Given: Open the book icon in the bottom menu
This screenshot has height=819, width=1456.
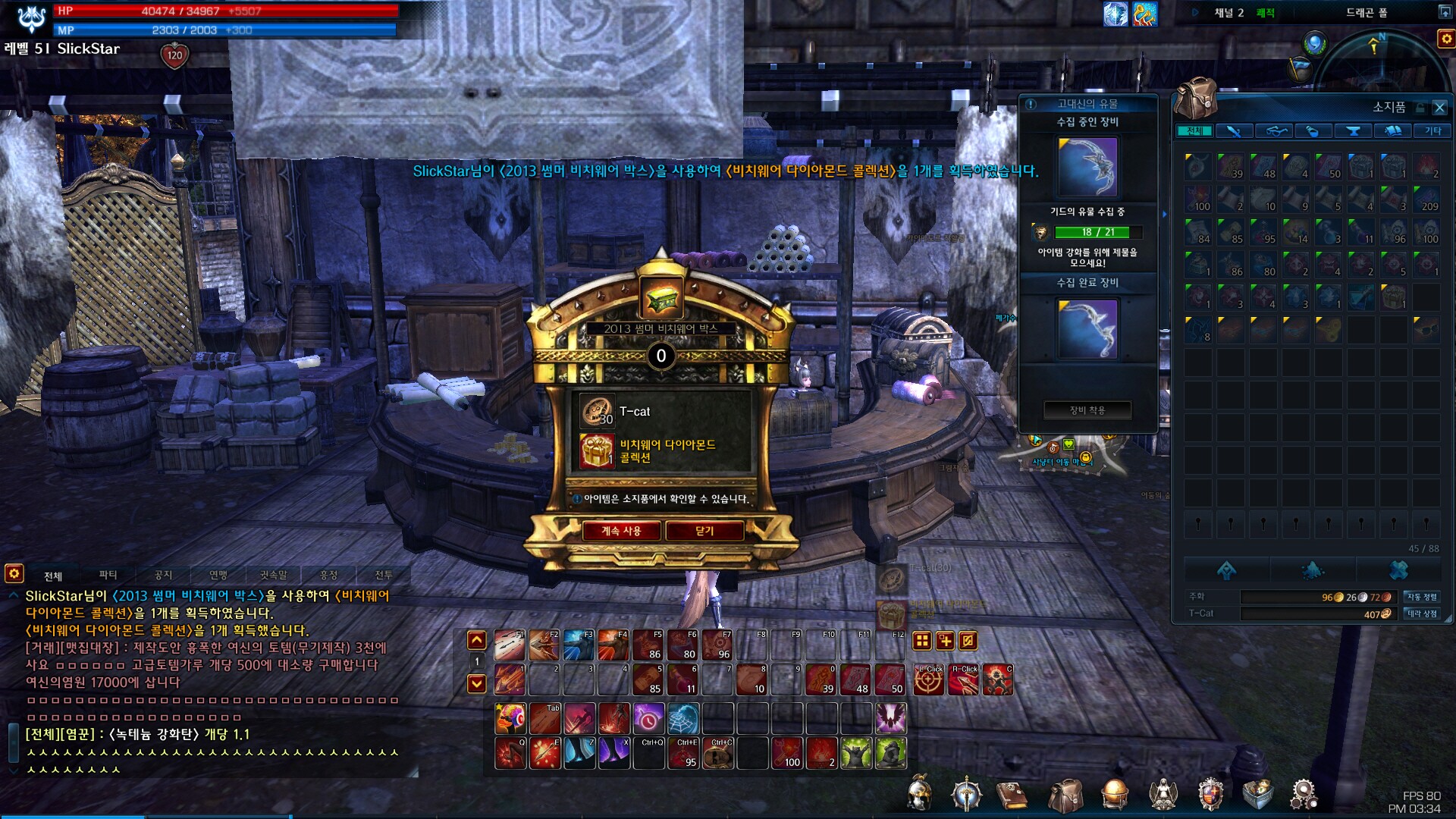Looking at the screenshot, I should 1011,796.
